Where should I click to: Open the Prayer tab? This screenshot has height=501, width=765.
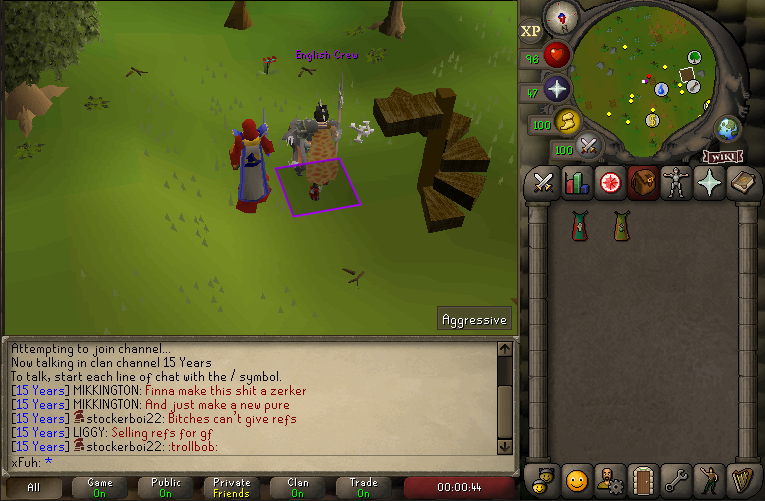710,183
